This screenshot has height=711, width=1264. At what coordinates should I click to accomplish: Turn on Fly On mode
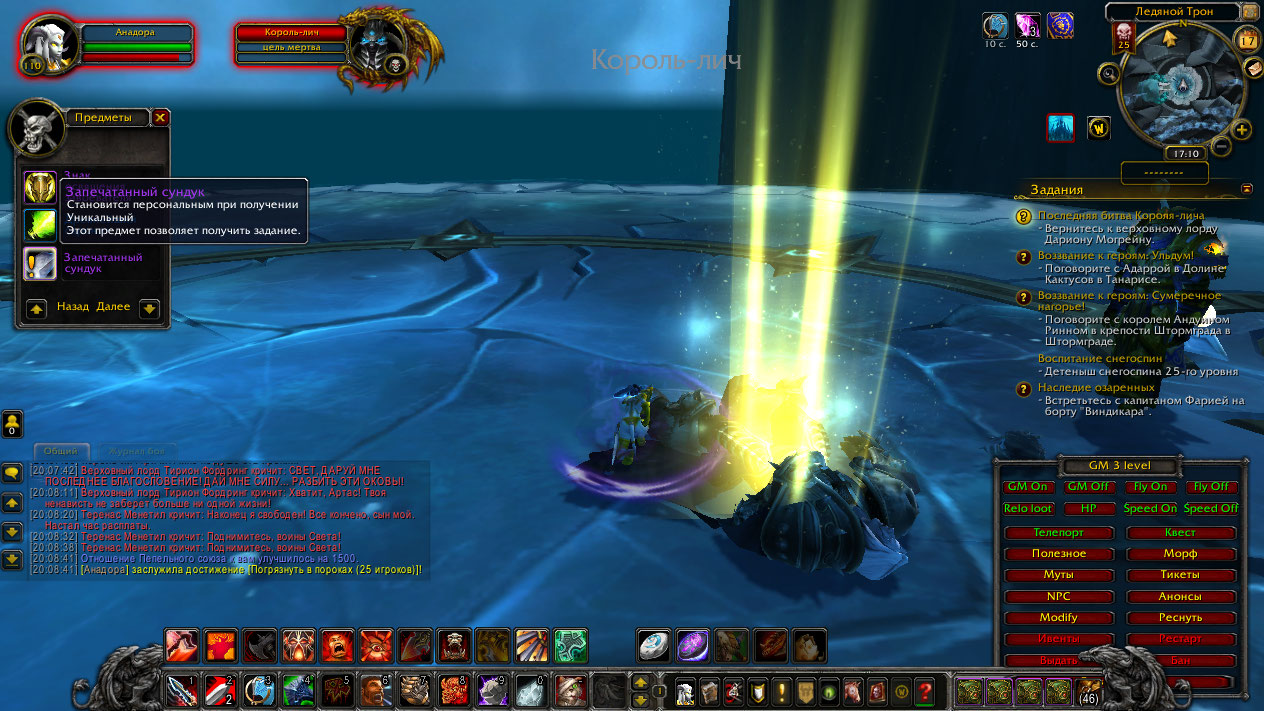(x=1149, y=487)
